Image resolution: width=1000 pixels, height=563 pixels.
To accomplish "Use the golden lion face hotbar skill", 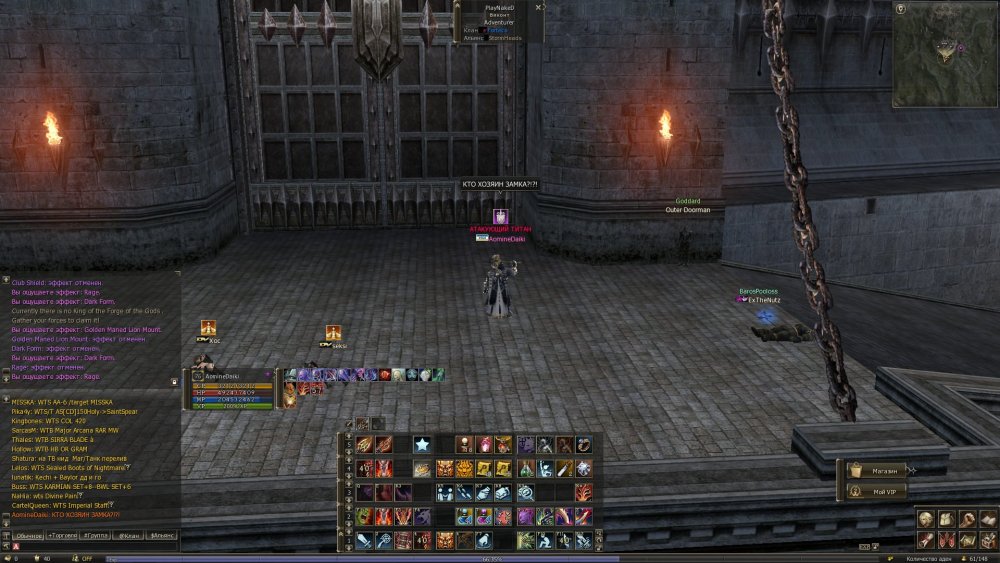I will click(x=464, y=468).
